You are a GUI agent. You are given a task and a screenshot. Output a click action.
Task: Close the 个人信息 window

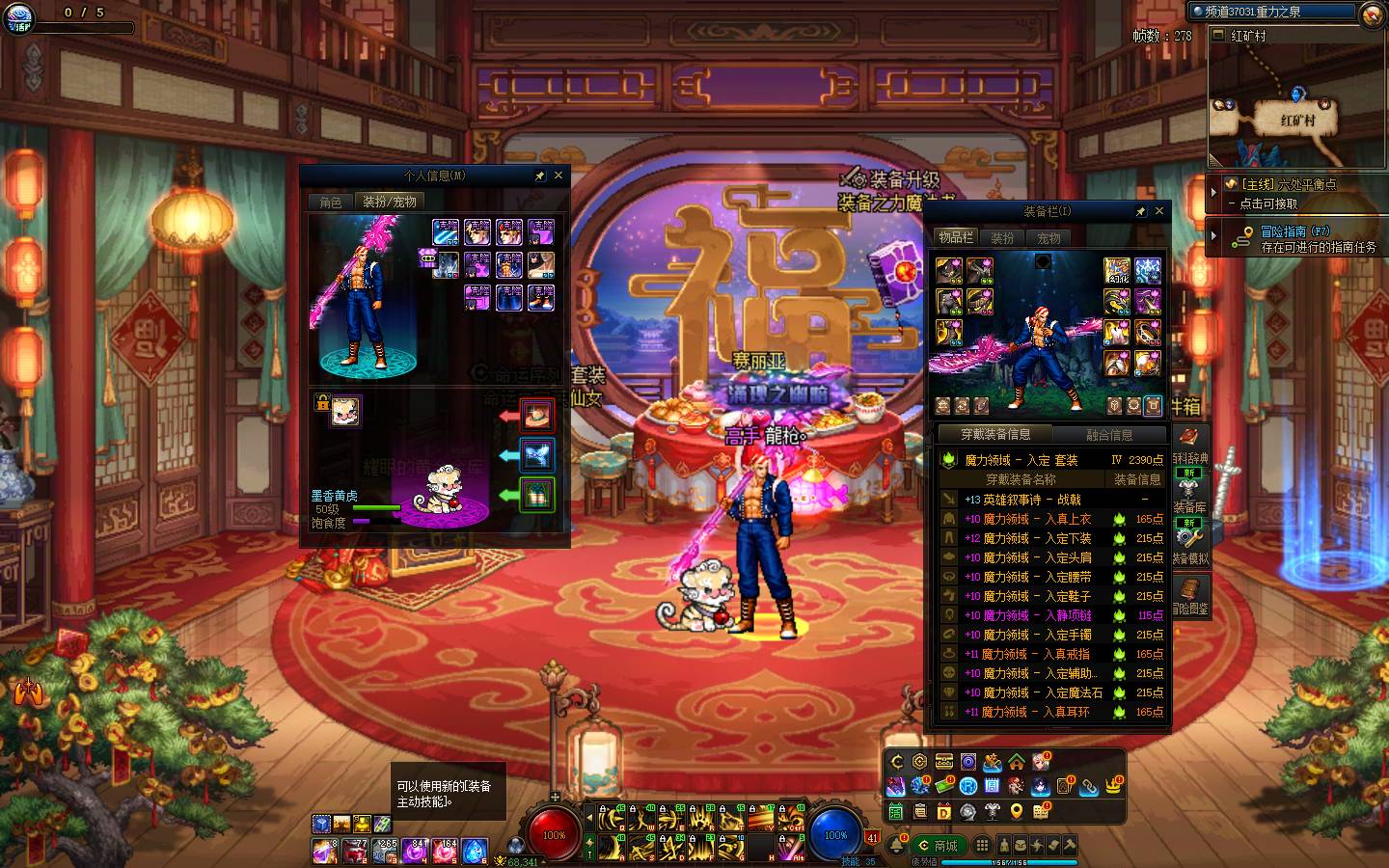pos(558,176)
